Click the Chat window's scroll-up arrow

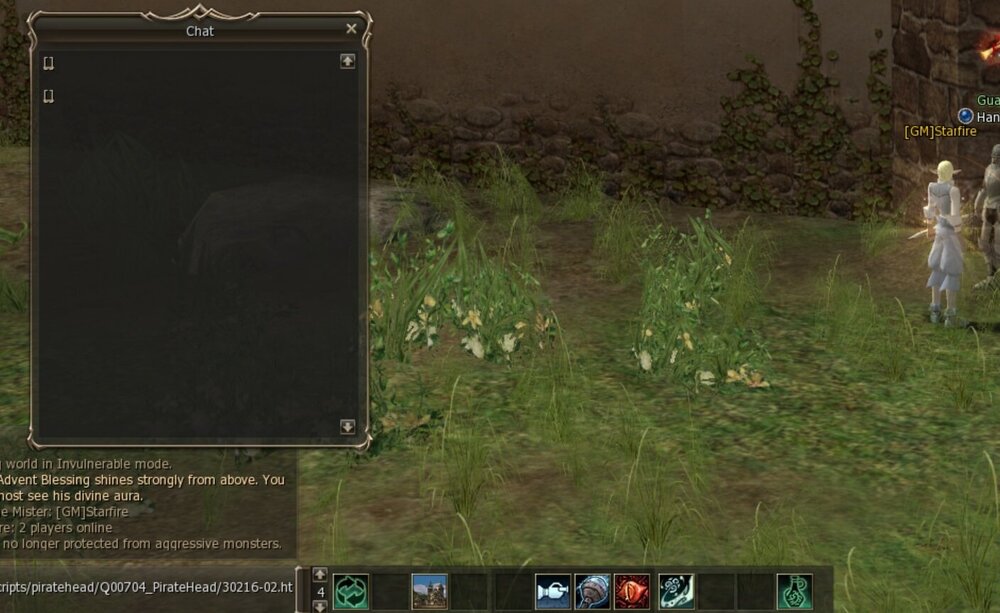pyautogui.click(x=348, y=61)
